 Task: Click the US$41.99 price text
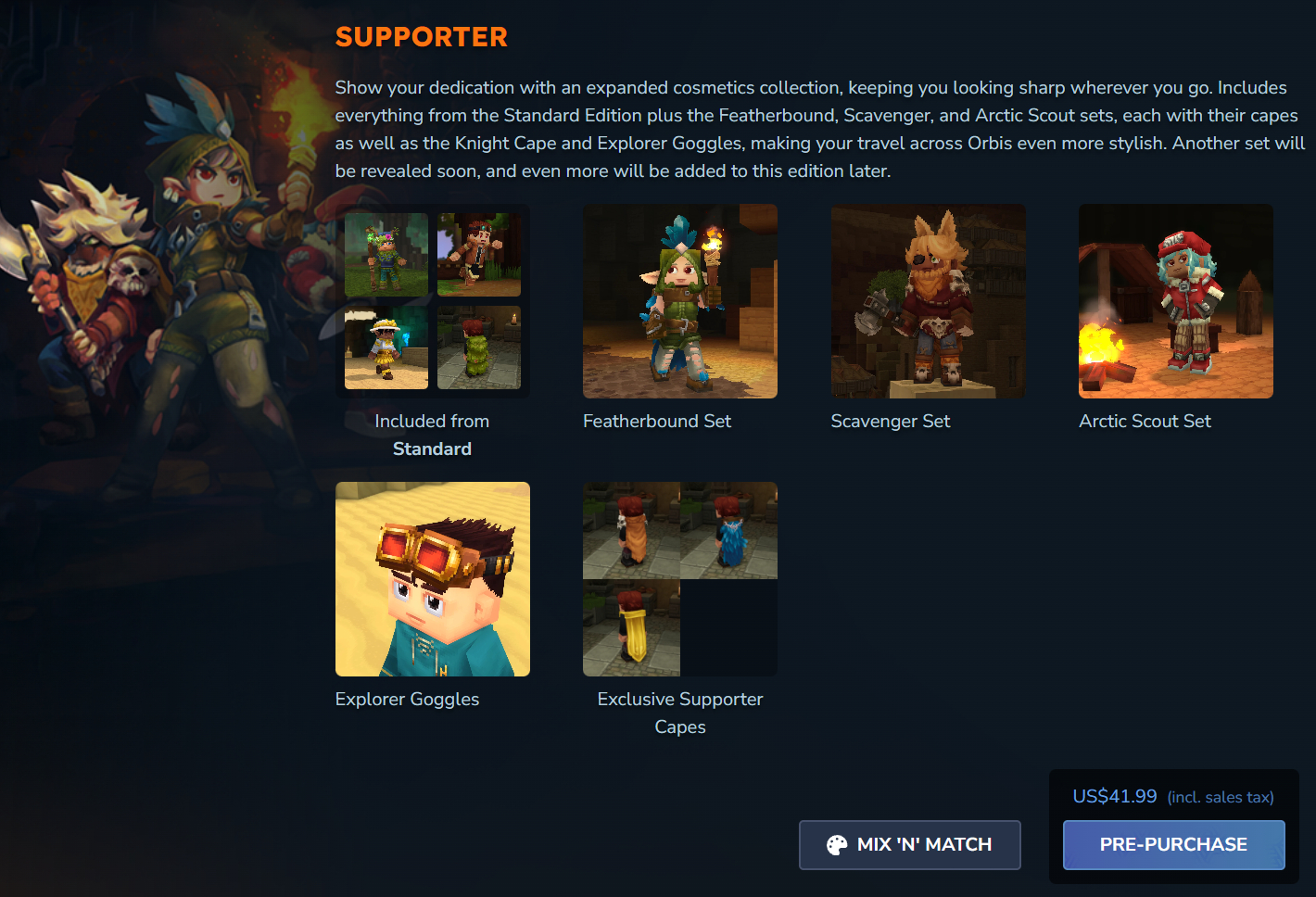1114,796
